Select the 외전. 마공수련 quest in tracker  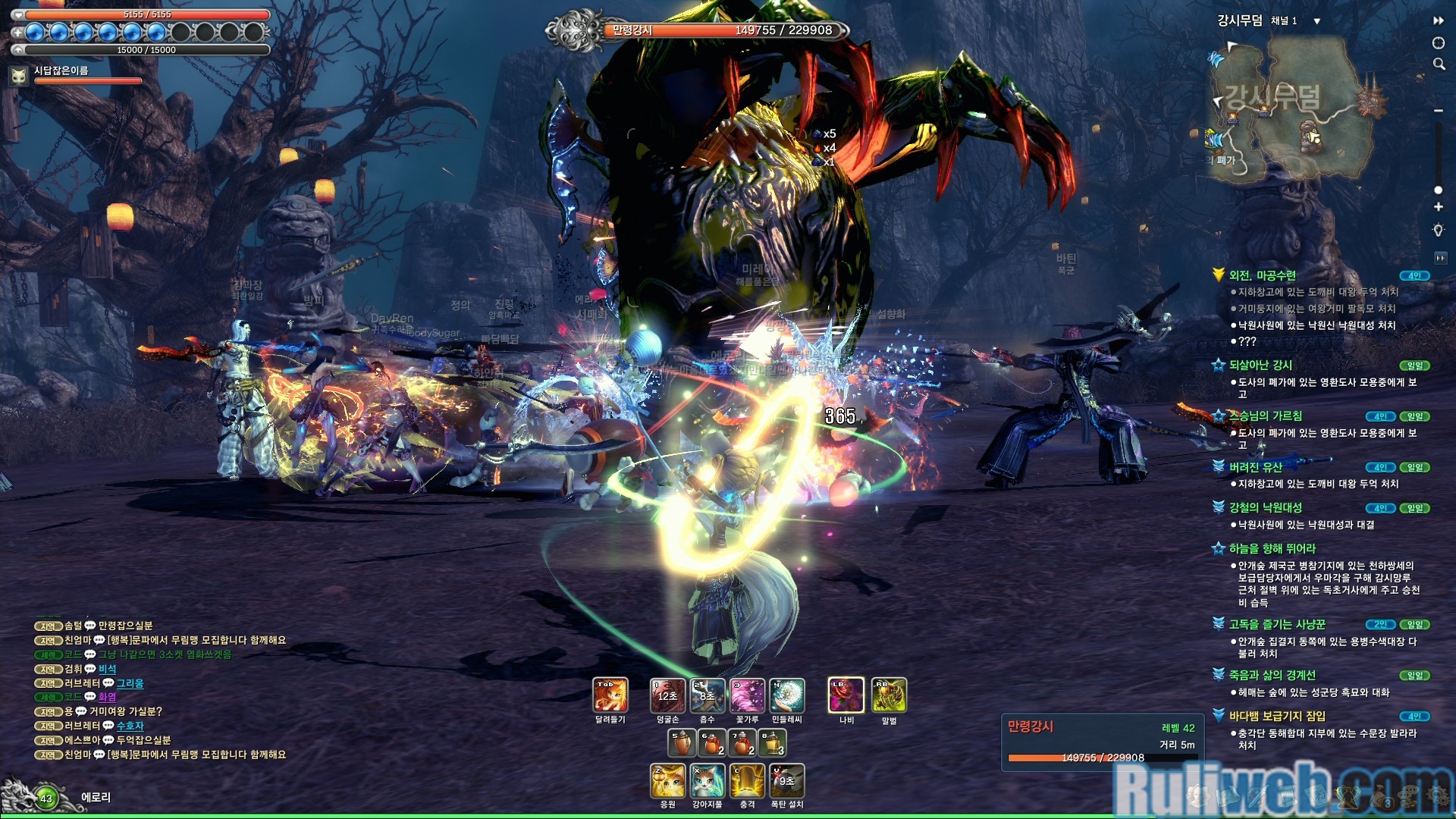(x=1263, y=275)
